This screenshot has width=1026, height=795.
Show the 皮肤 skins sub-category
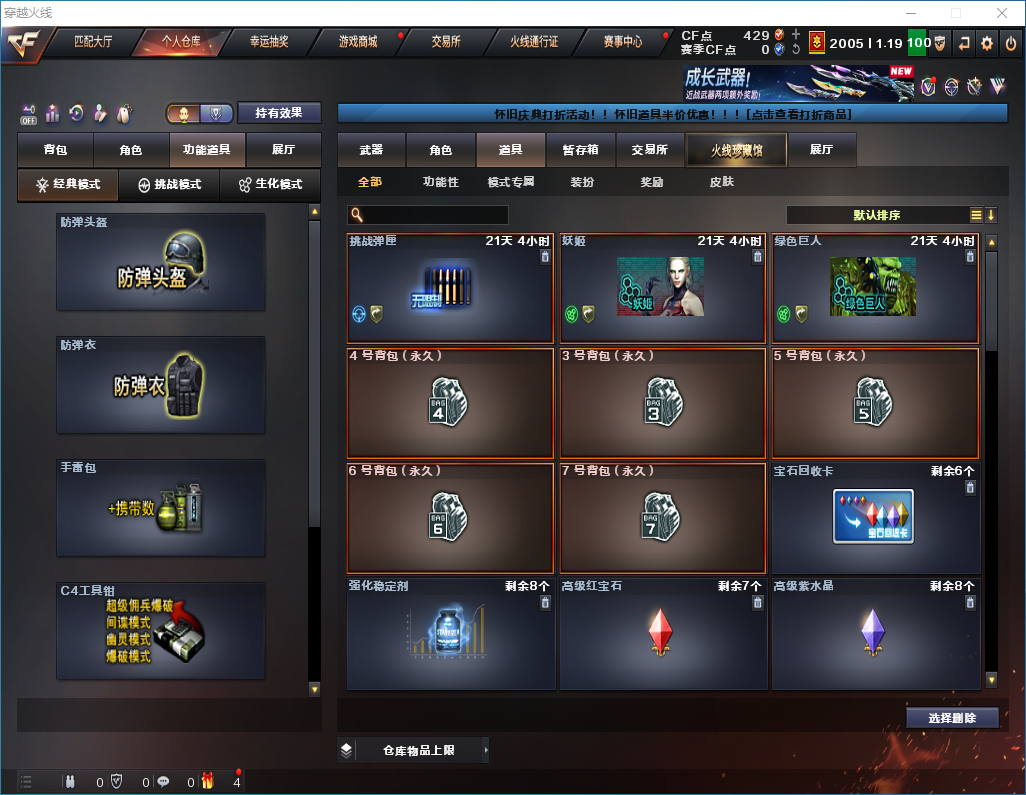tap(721, 183)
